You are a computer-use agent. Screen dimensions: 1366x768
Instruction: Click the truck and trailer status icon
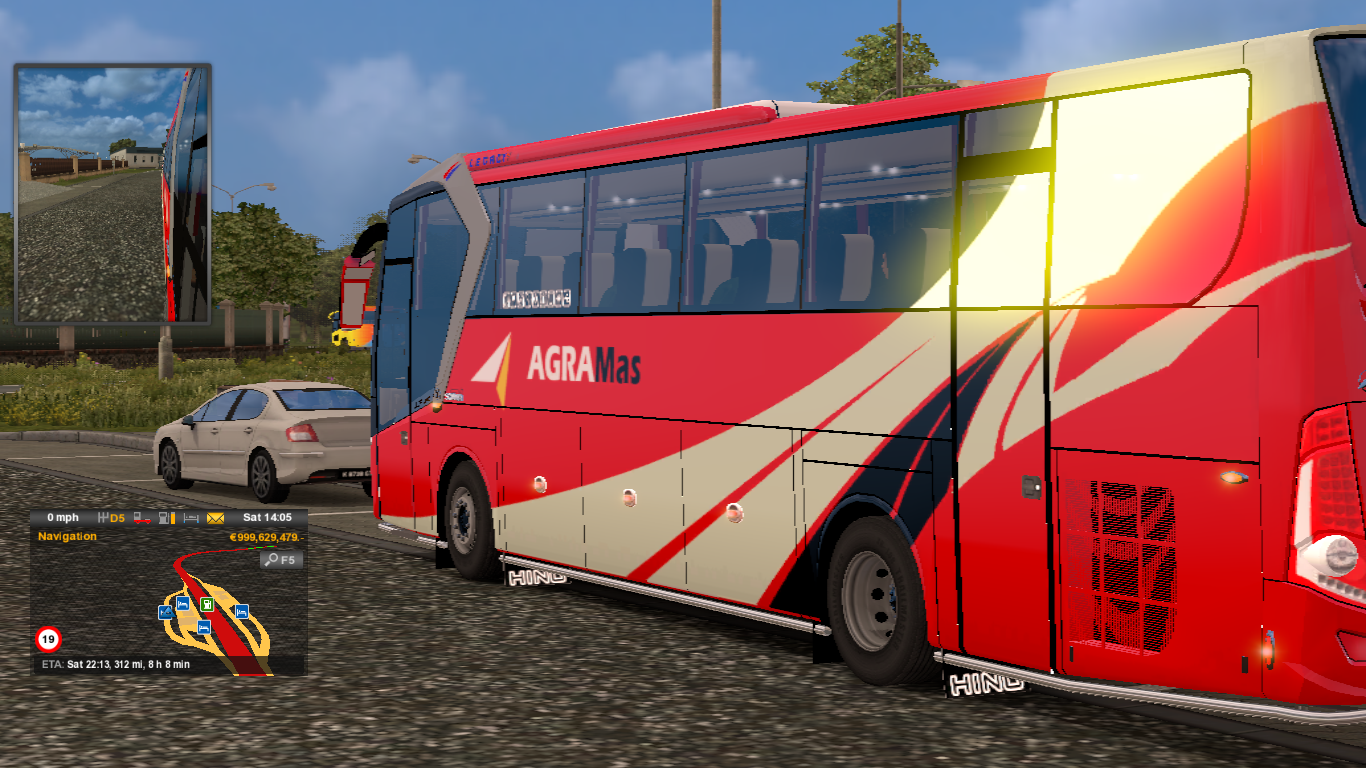[x=142, y=518]
